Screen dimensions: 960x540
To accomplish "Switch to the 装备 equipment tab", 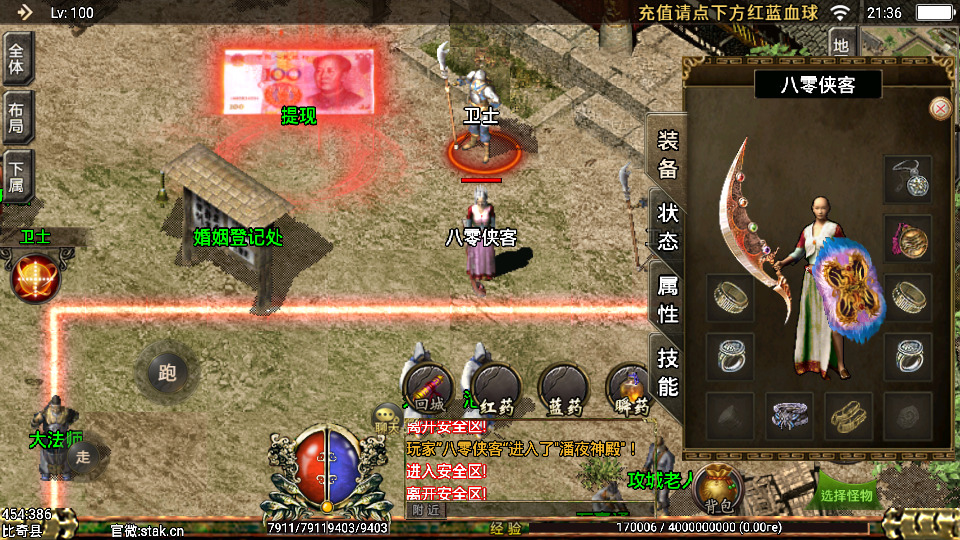I will tap(667, 154).
